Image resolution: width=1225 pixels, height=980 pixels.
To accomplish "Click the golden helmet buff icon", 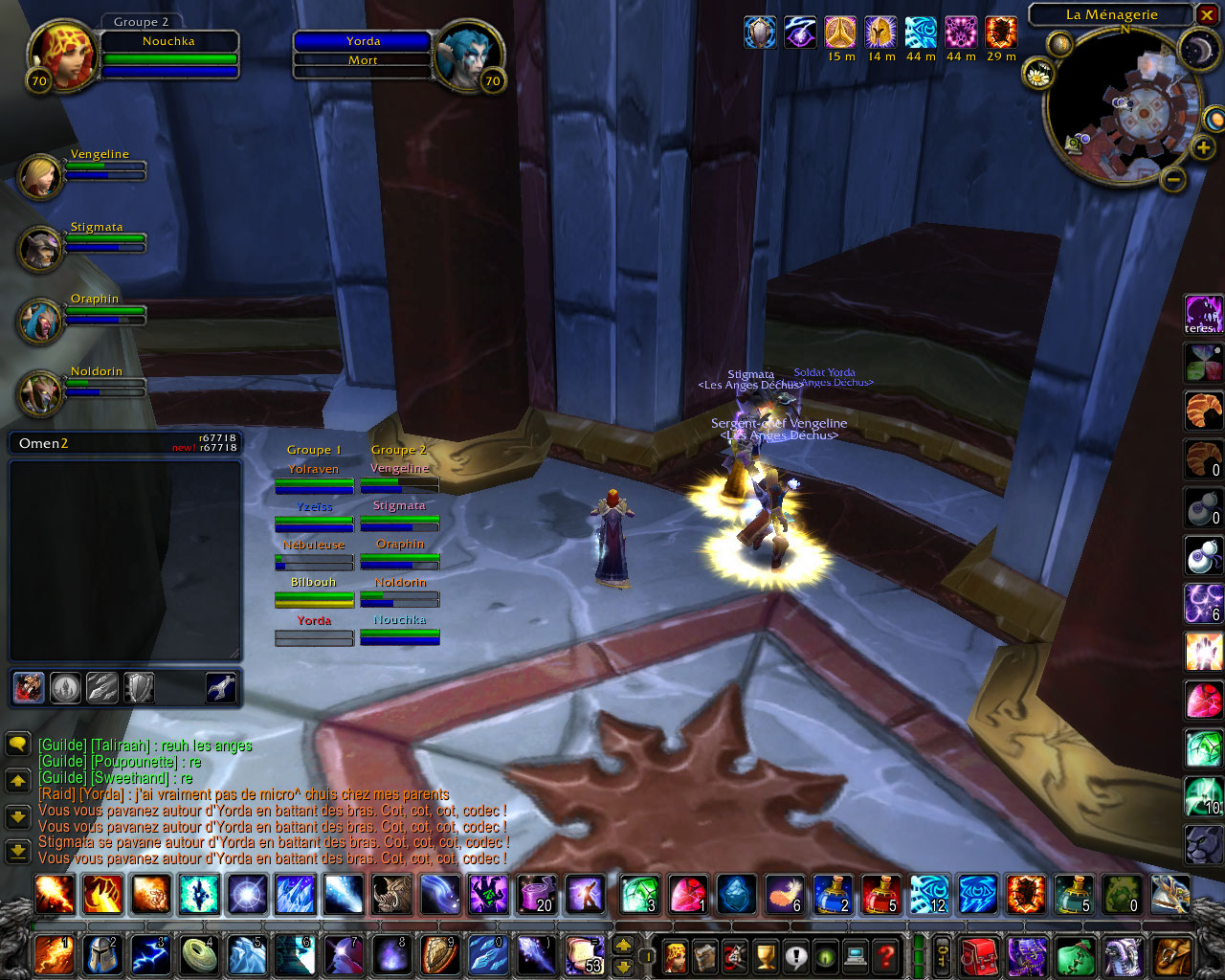I will 880,33.
